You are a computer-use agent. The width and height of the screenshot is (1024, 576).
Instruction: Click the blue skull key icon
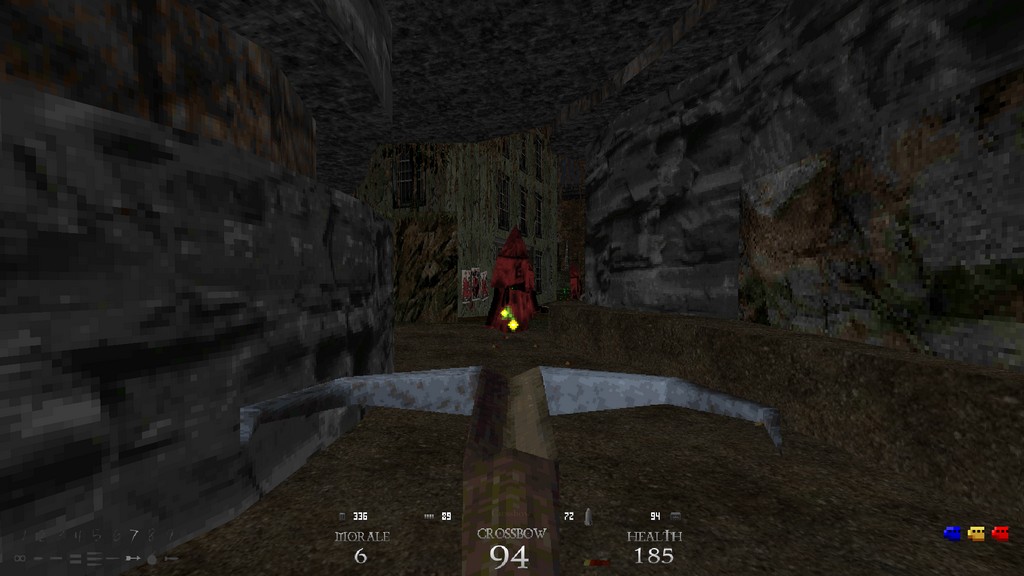[953, 534]
